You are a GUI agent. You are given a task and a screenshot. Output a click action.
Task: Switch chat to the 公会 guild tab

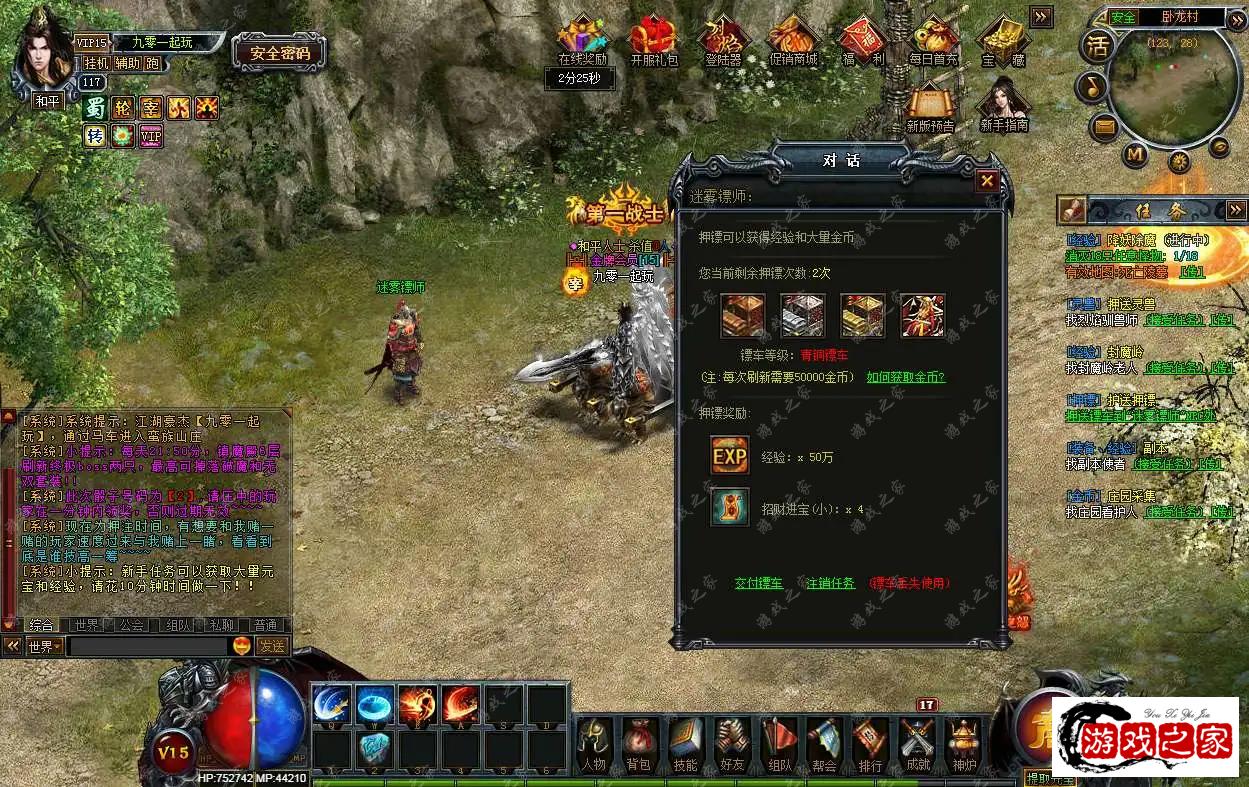point(131,625)
